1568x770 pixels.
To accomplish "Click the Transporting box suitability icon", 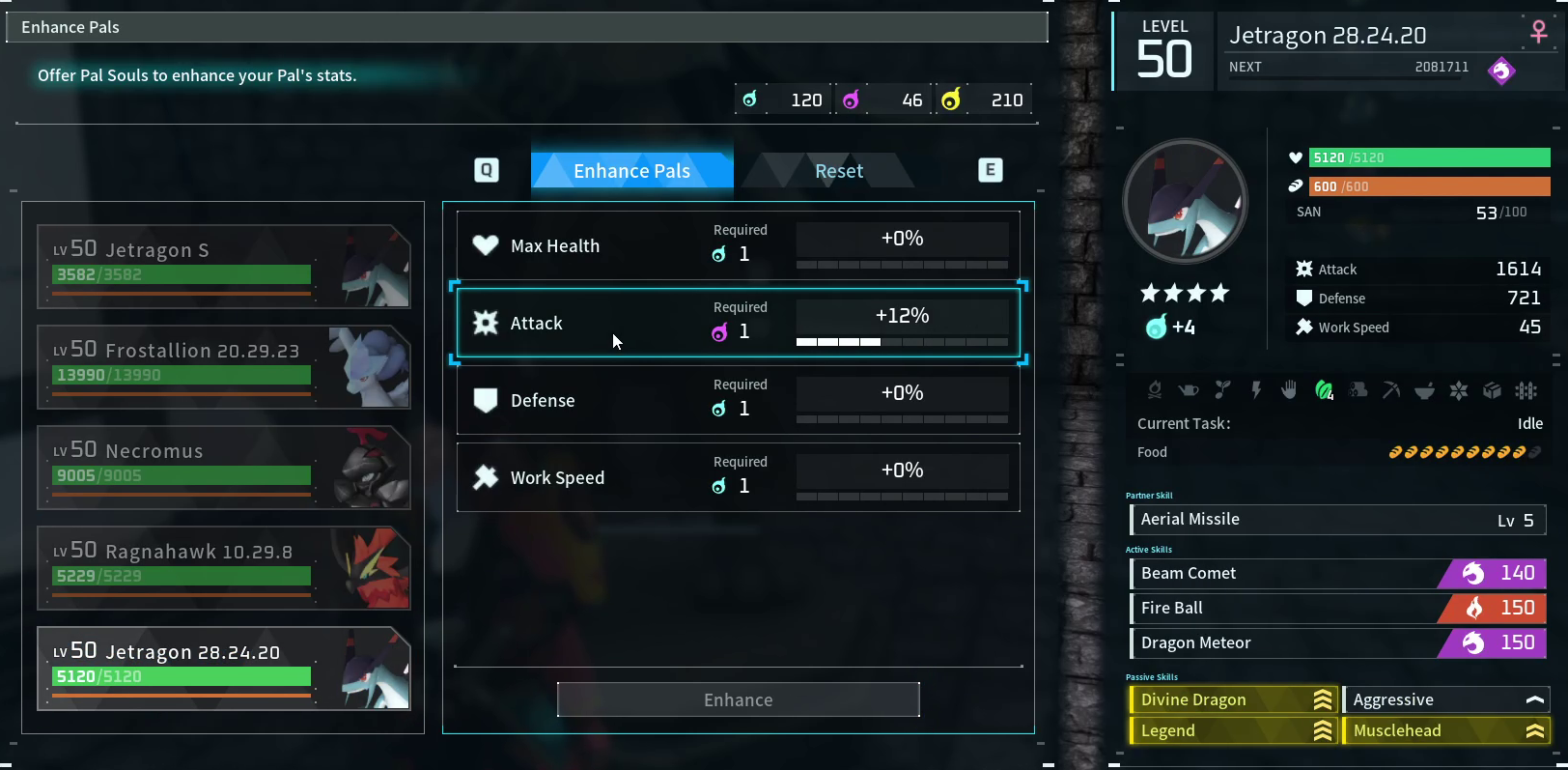I will (1494, 390).
